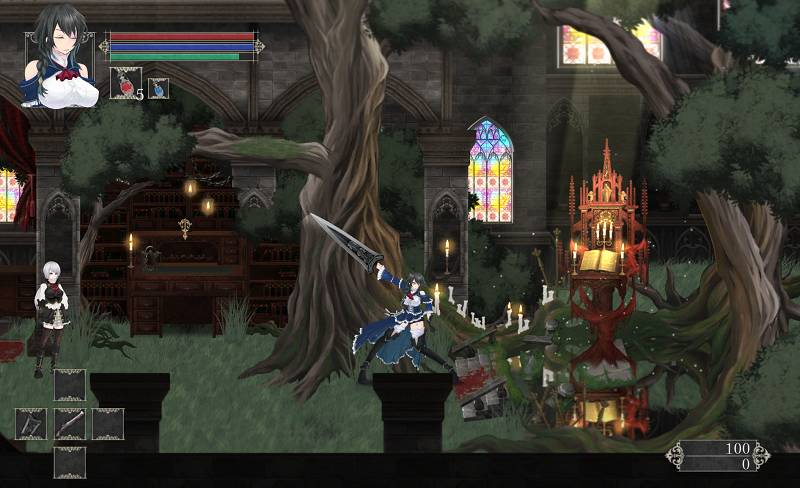Select the red health potion slot
The width and height of the screenshot is (800, 488).
tap(125, 83)
